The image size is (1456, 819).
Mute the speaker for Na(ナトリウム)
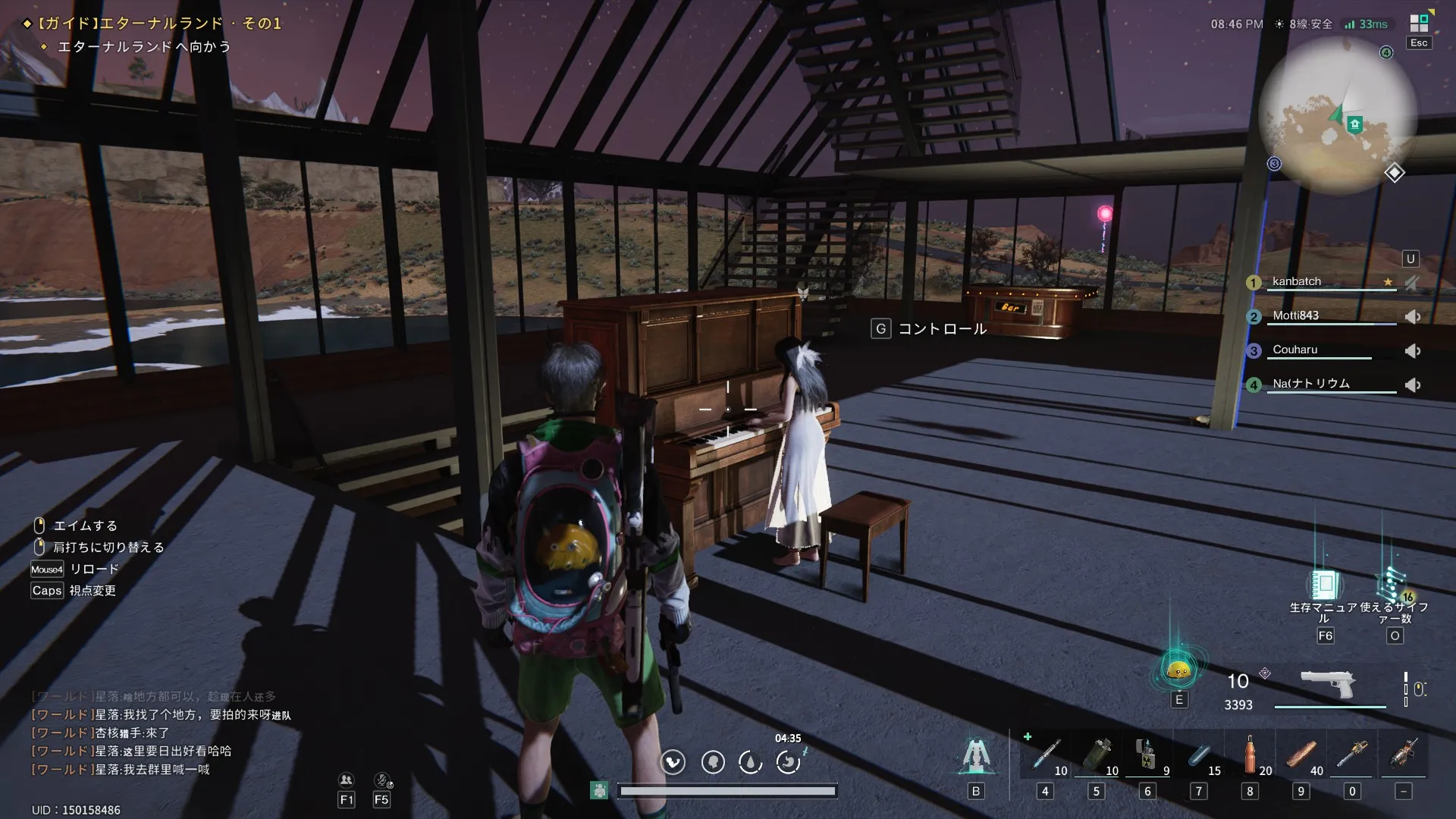pyautogui.click(x=1413, y=385)
